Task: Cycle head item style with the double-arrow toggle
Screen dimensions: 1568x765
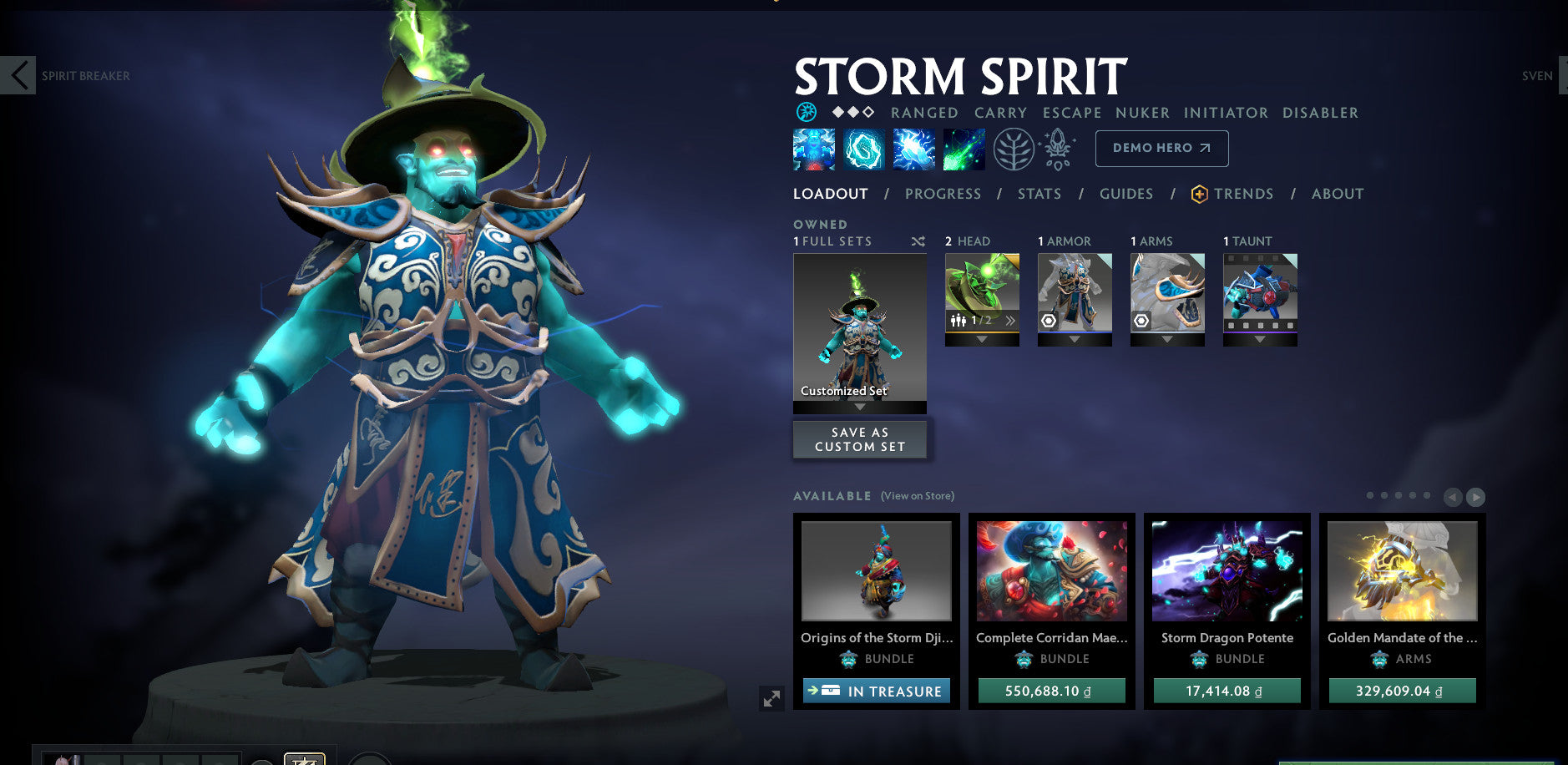Action: [1009, 321]
